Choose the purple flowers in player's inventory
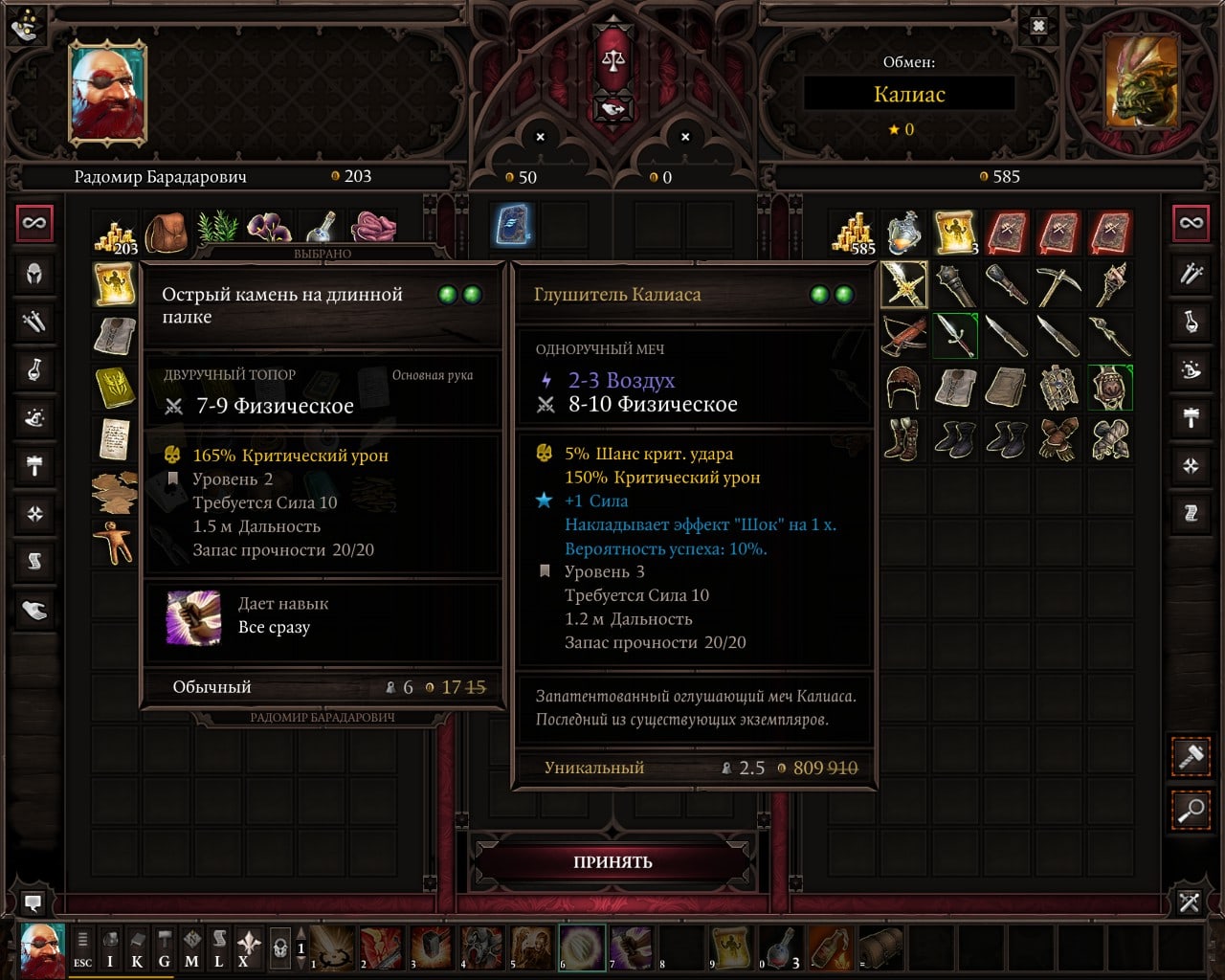 (x=270, y=230)
